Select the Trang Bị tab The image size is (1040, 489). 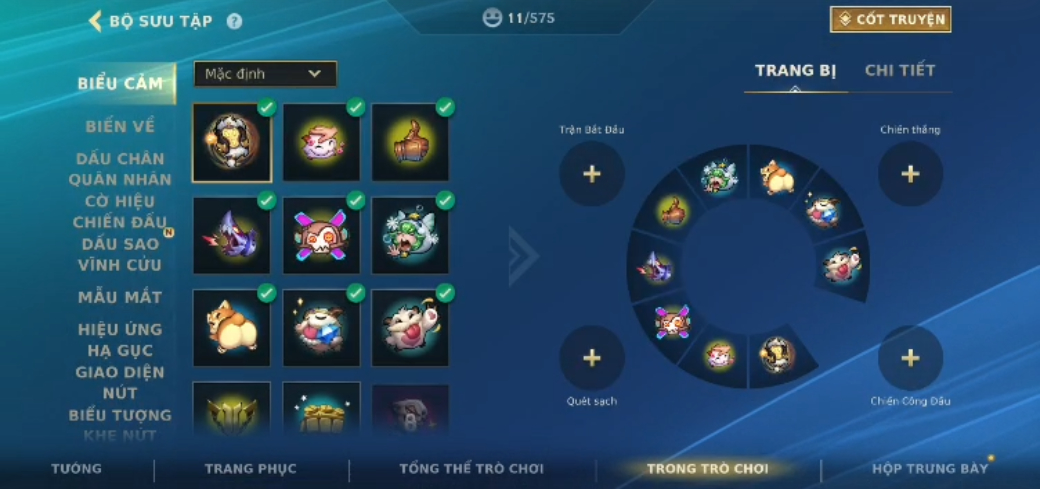pos(795,70)
